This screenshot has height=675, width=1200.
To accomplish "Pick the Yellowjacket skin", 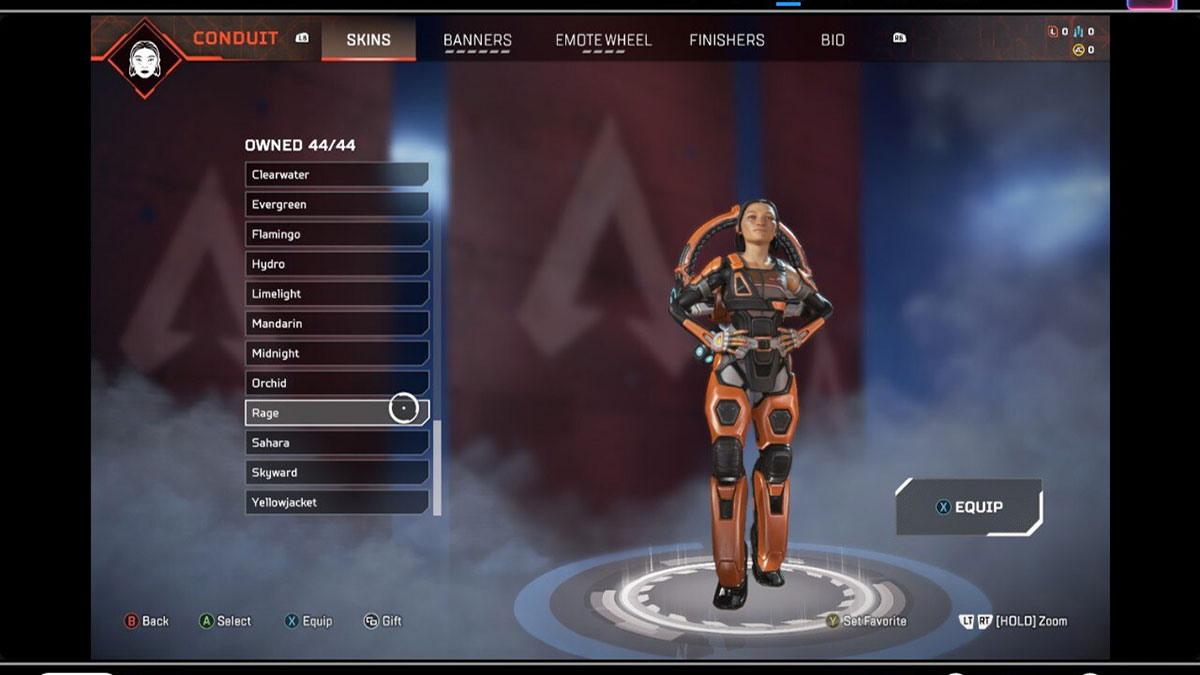I will click(x=336, y=502).
